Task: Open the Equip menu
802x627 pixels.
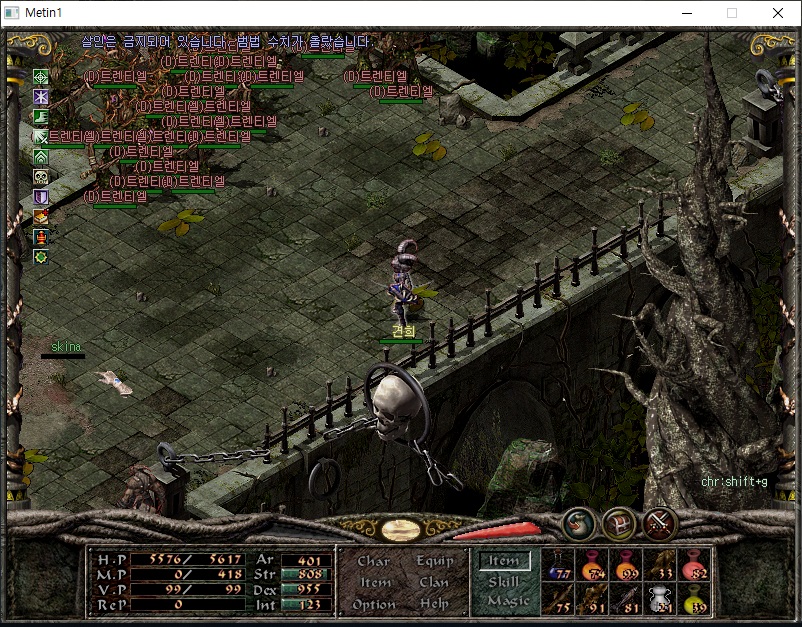Action: pos(434,561)
